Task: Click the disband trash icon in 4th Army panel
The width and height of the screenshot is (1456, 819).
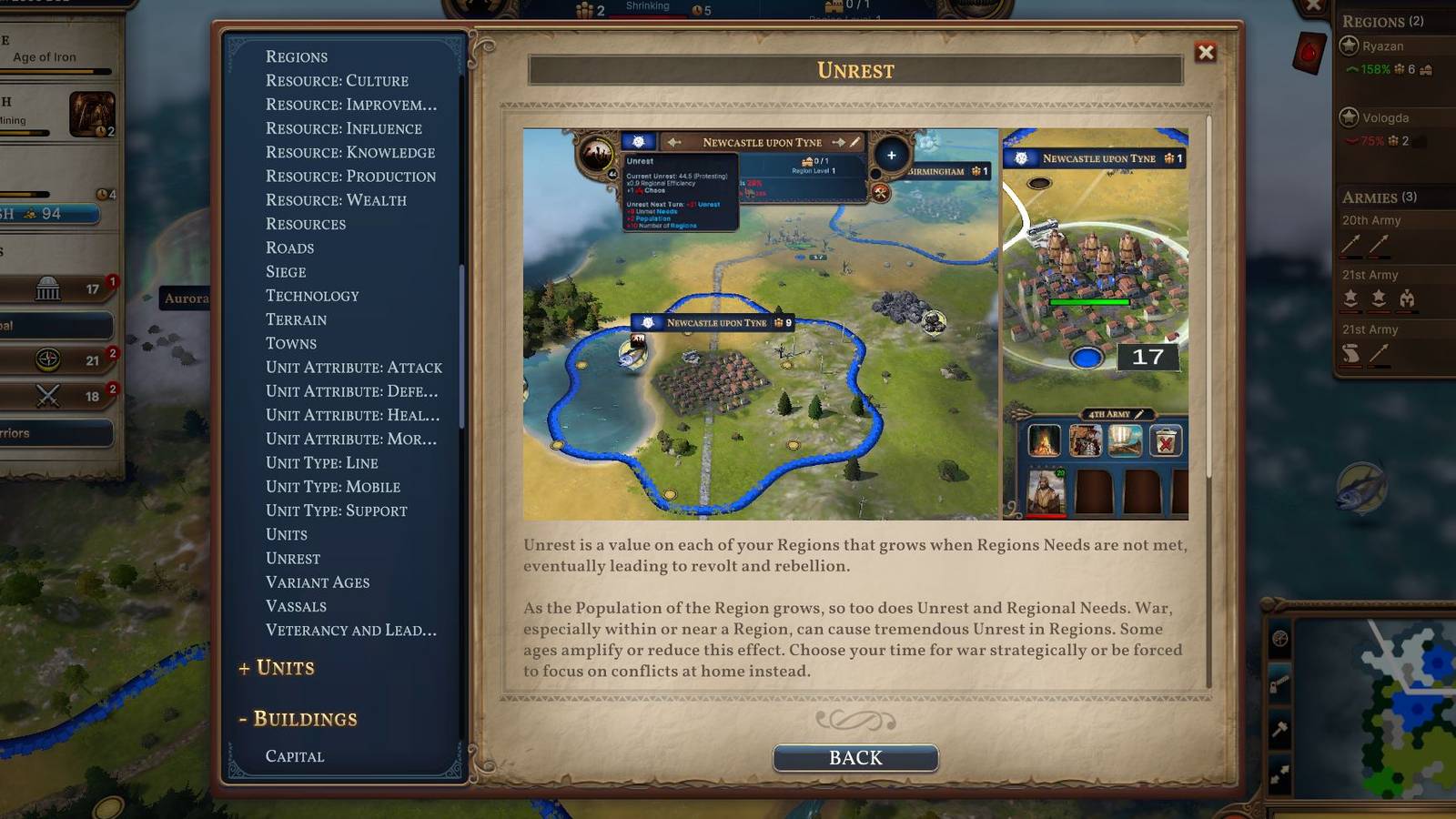Action: click(1166, 440)
